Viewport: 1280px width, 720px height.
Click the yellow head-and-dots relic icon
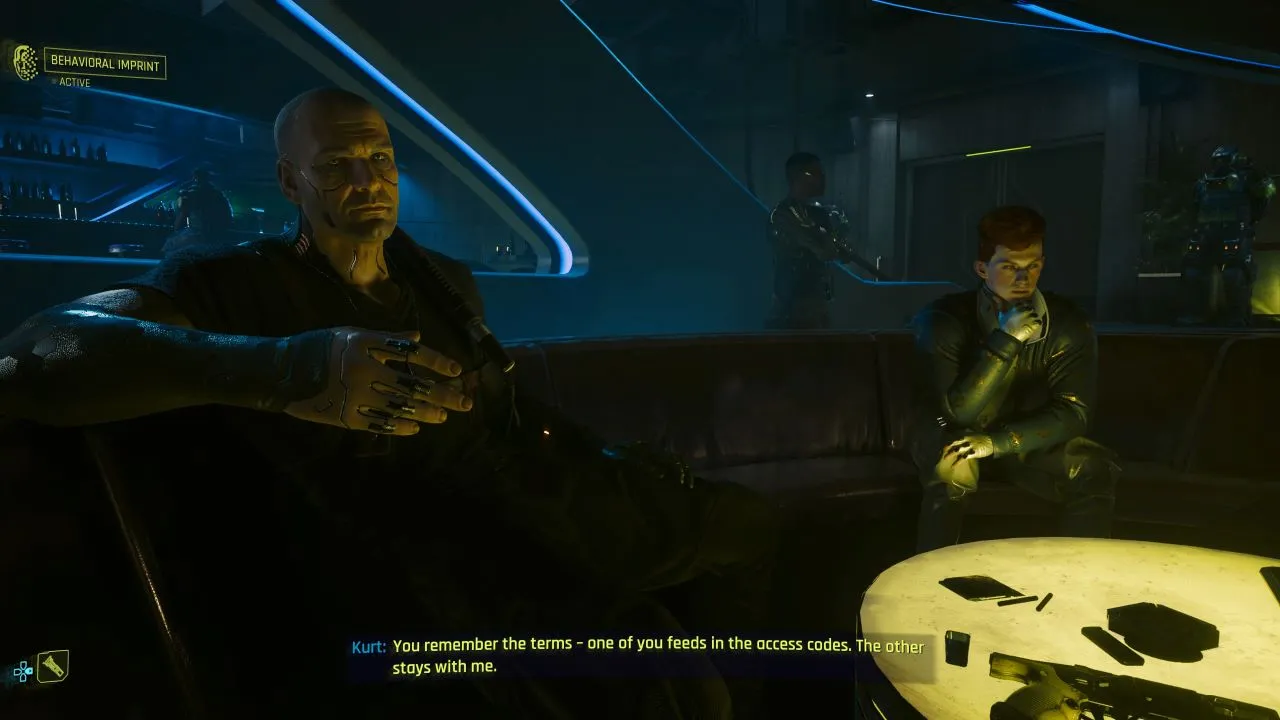point(24,61)
